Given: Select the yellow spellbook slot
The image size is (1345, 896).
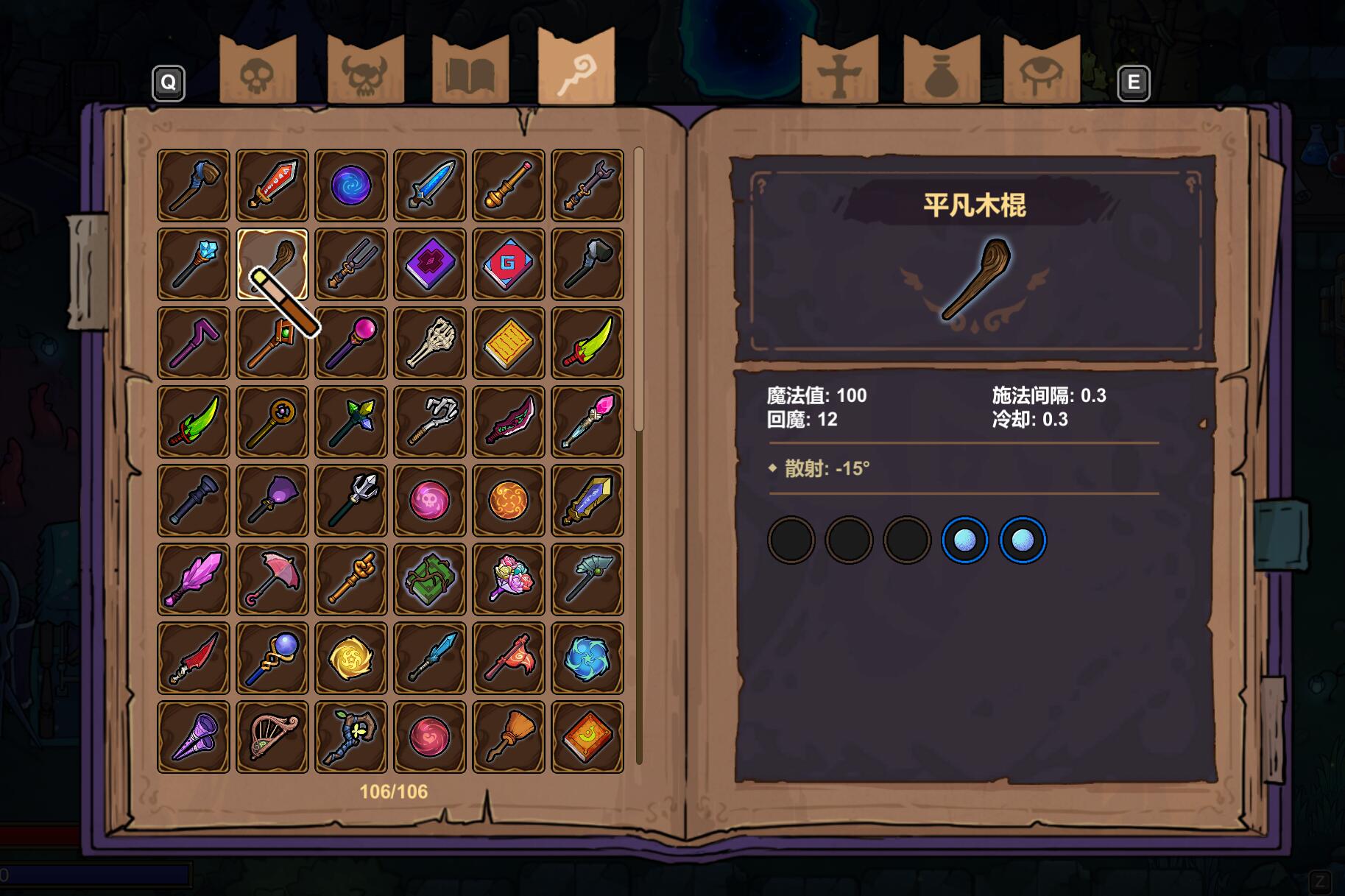Looking at the screenshot, I should 509,343.
